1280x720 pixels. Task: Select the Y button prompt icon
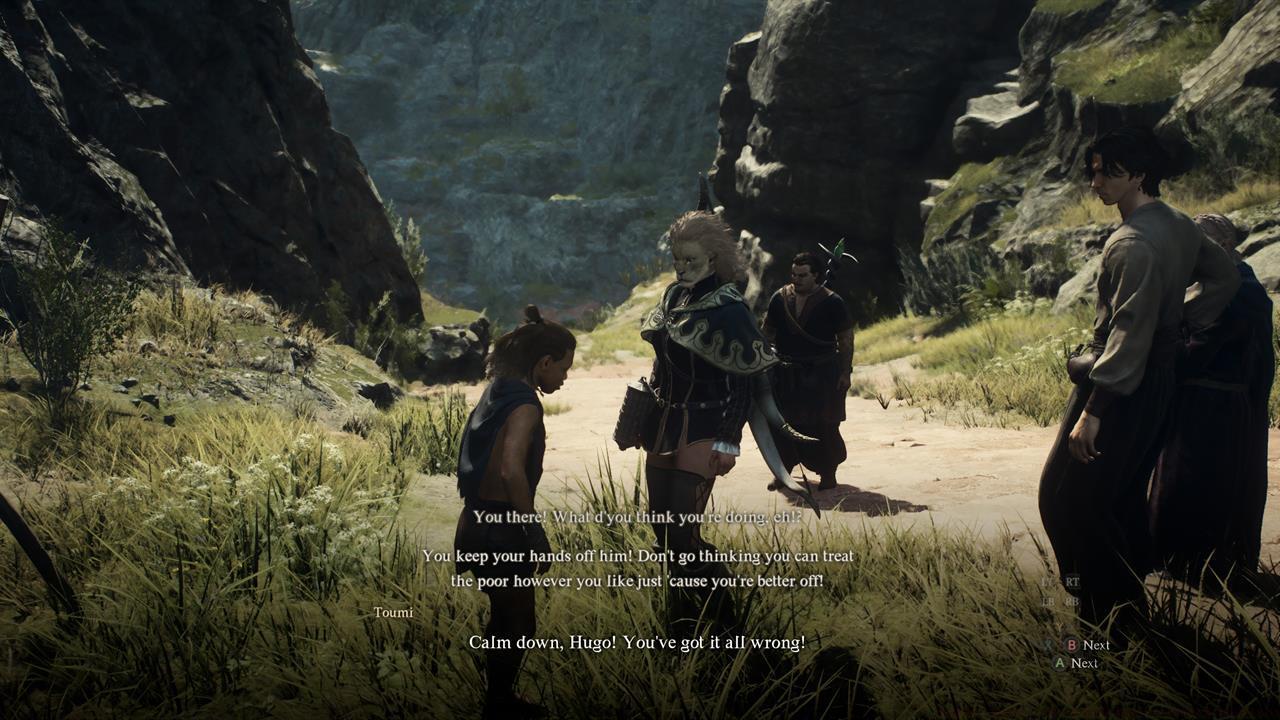point(1059,625)
